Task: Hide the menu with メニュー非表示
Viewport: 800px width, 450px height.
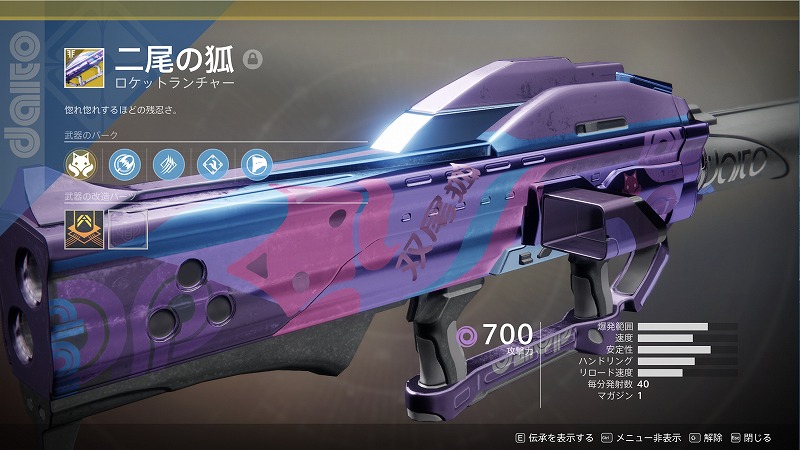Action: 647,437
